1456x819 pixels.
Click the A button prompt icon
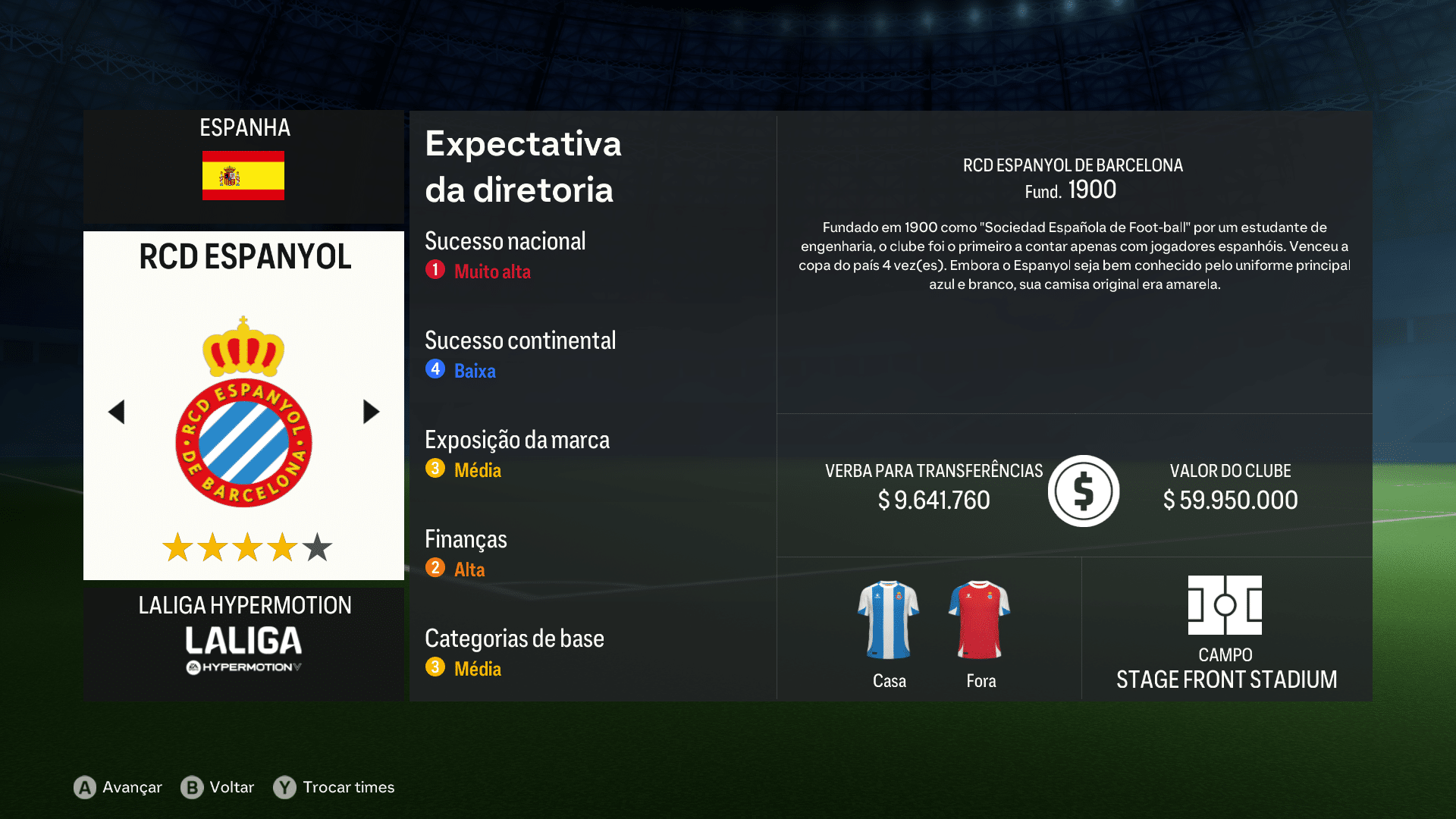pos(83,787)
